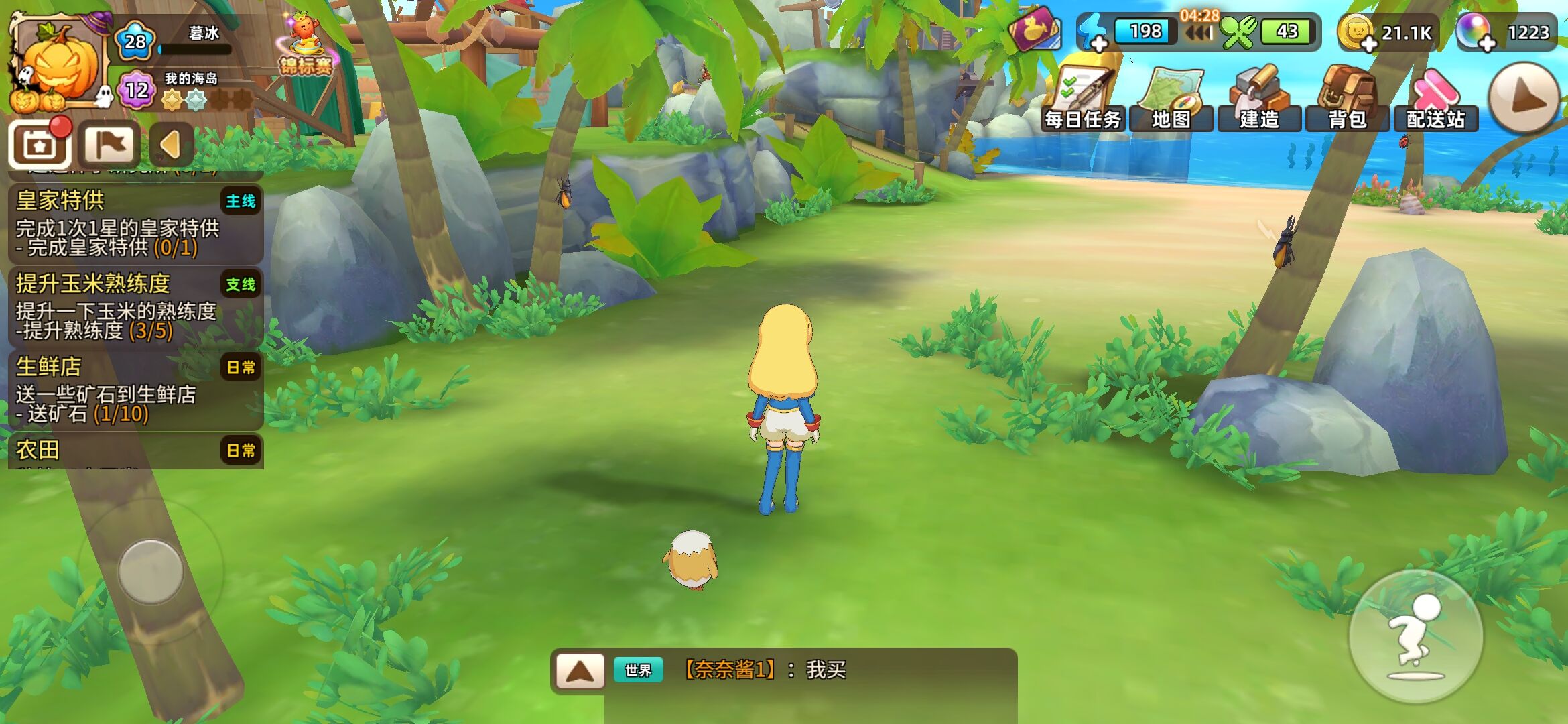Viewport: 1568px width, 724px height.
Task: Choose the 生鲜店 daily quest
Action: [134, 390]
